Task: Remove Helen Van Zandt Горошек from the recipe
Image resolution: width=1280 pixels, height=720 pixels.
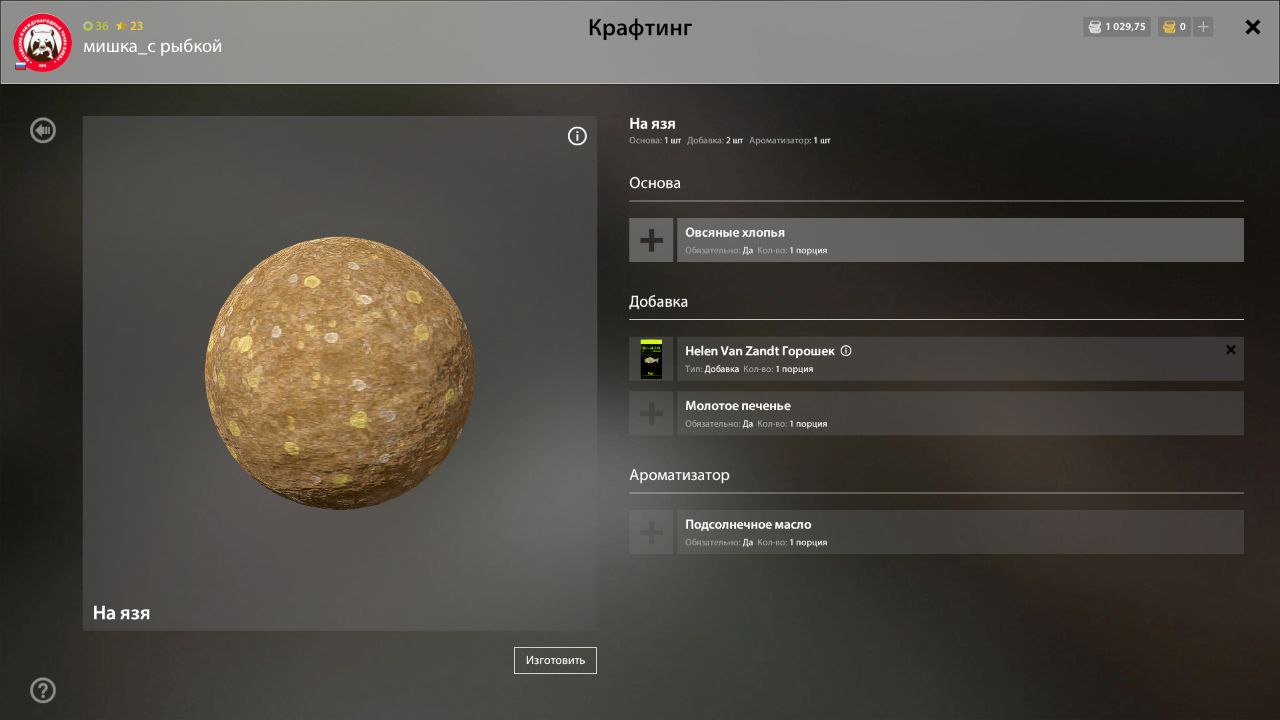Action: [x=1230, y=349]
